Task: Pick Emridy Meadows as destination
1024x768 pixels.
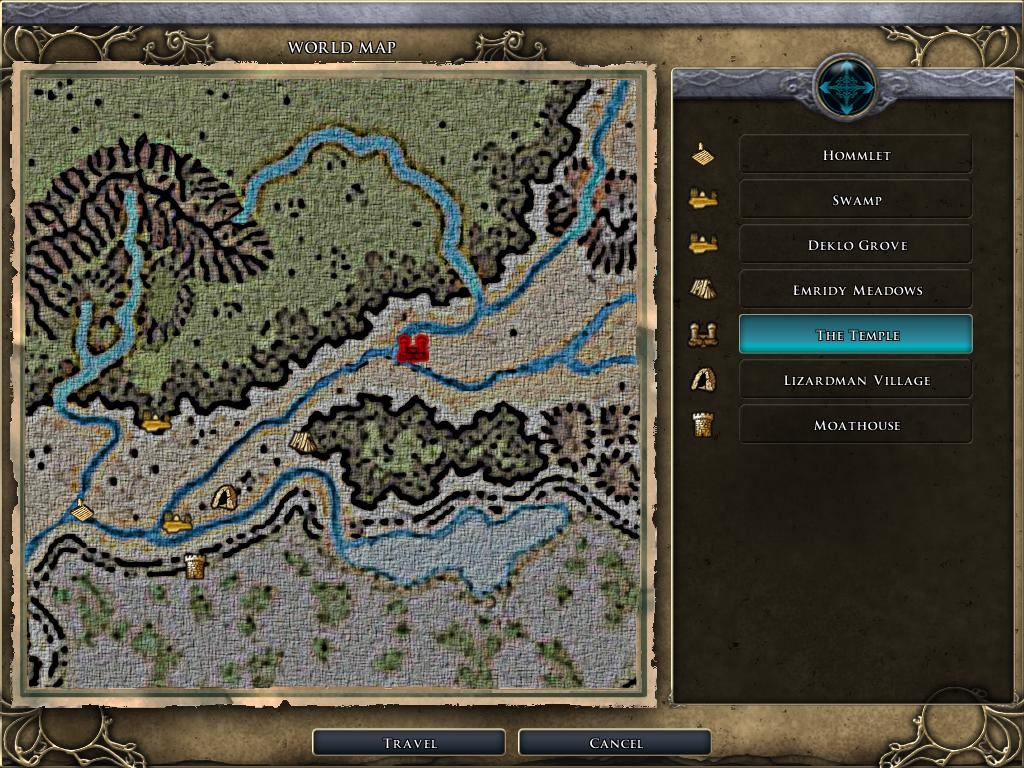Action: click(855, 290)
